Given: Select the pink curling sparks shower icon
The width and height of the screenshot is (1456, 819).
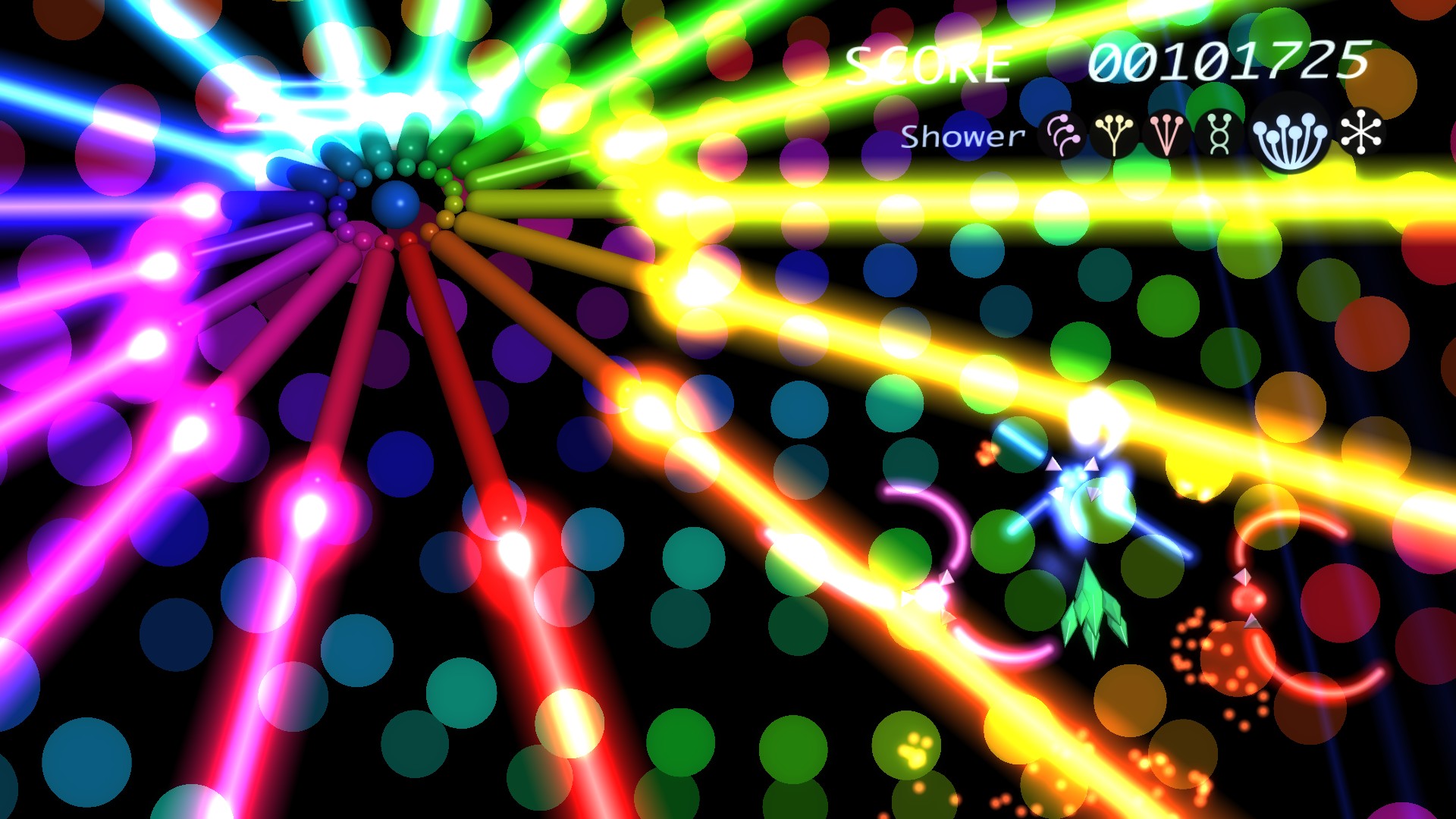Looking at the screenshot, I should 1062,135.
